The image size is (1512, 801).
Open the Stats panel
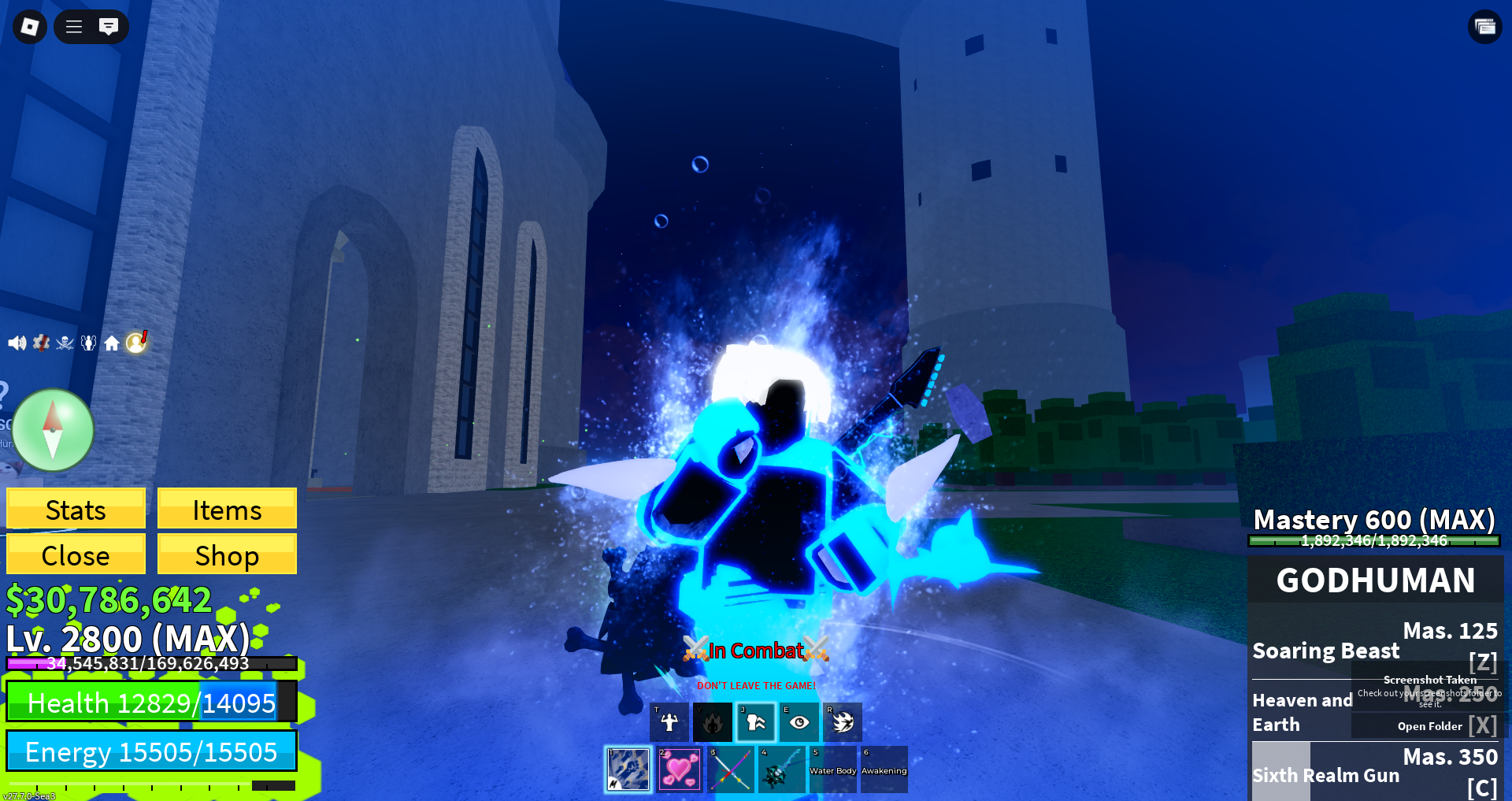coord(76,509)
